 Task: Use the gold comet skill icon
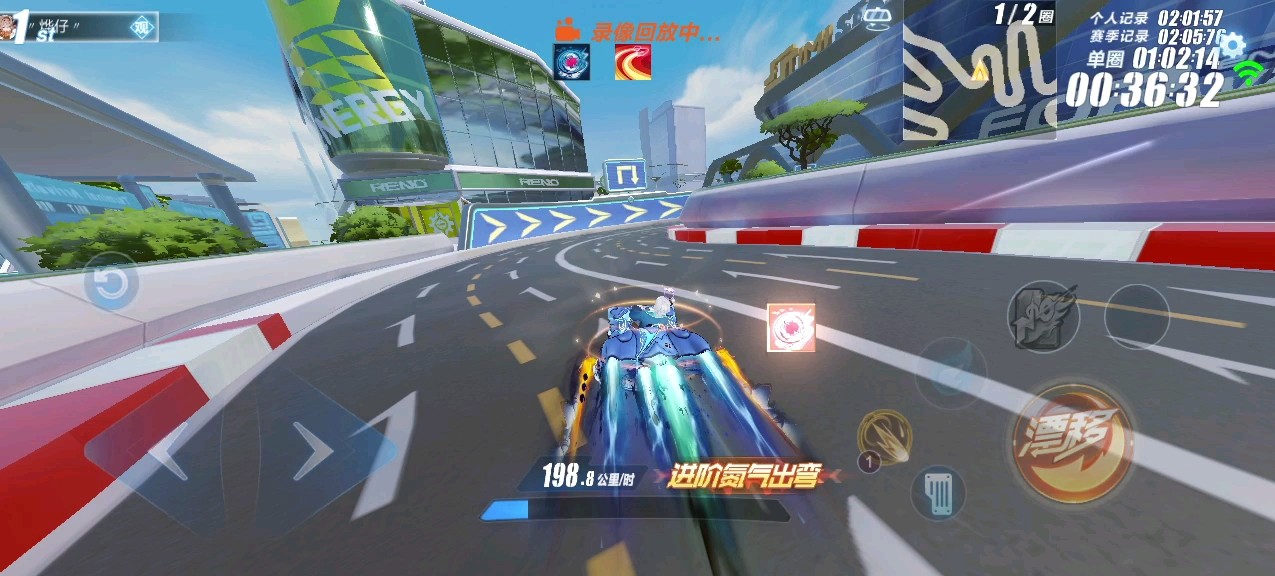pyautogui.click(x=884, y=437)
